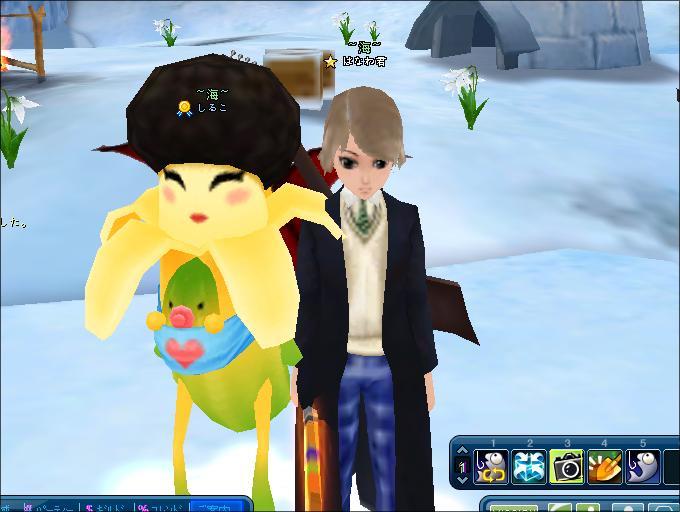Activate the auto-fishing fish and hook skill
Viewport: 680px width, 512px height.
click(x=491, y=466)
